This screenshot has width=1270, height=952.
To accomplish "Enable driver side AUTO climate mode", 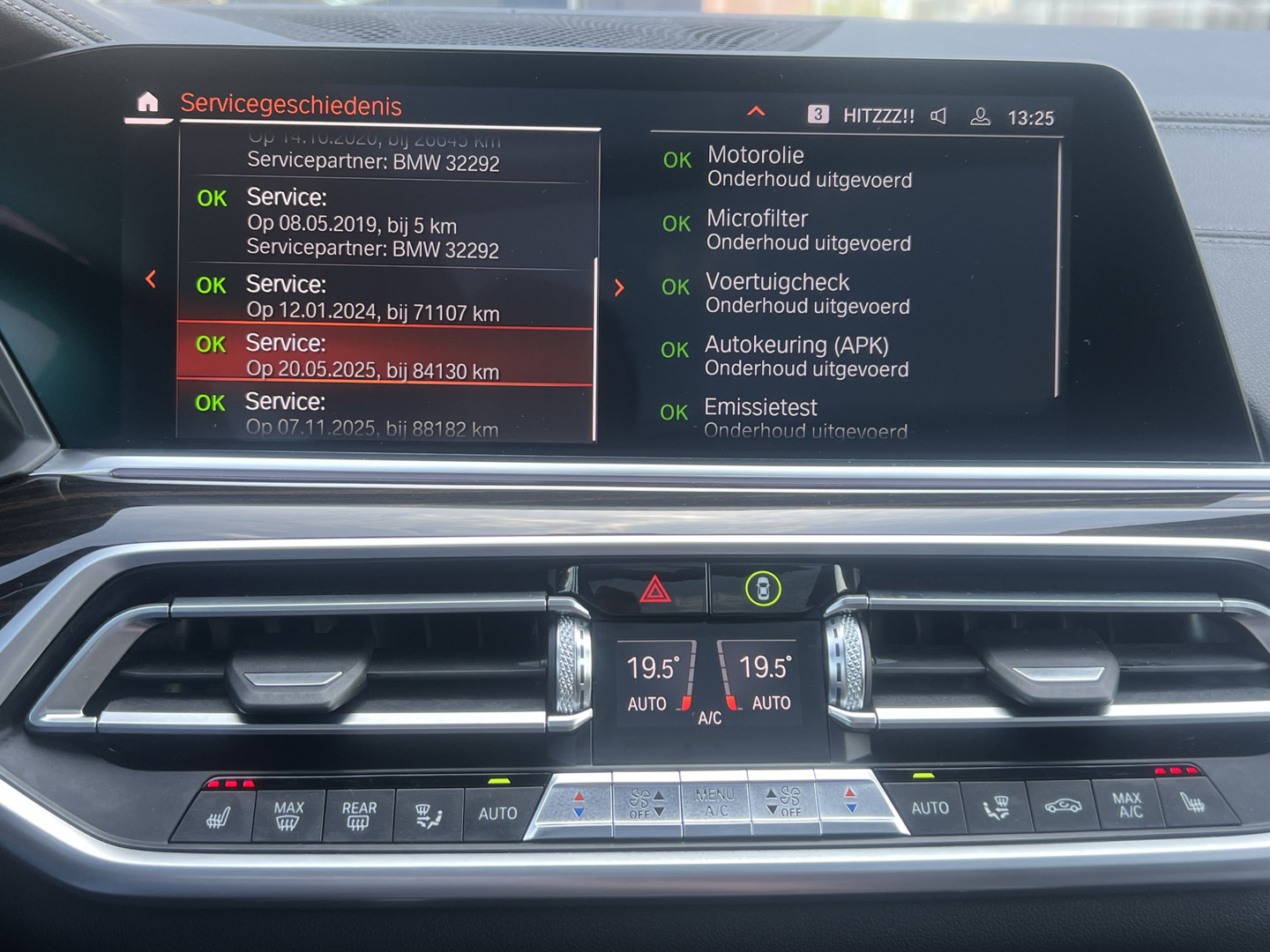I will [498, 813].
